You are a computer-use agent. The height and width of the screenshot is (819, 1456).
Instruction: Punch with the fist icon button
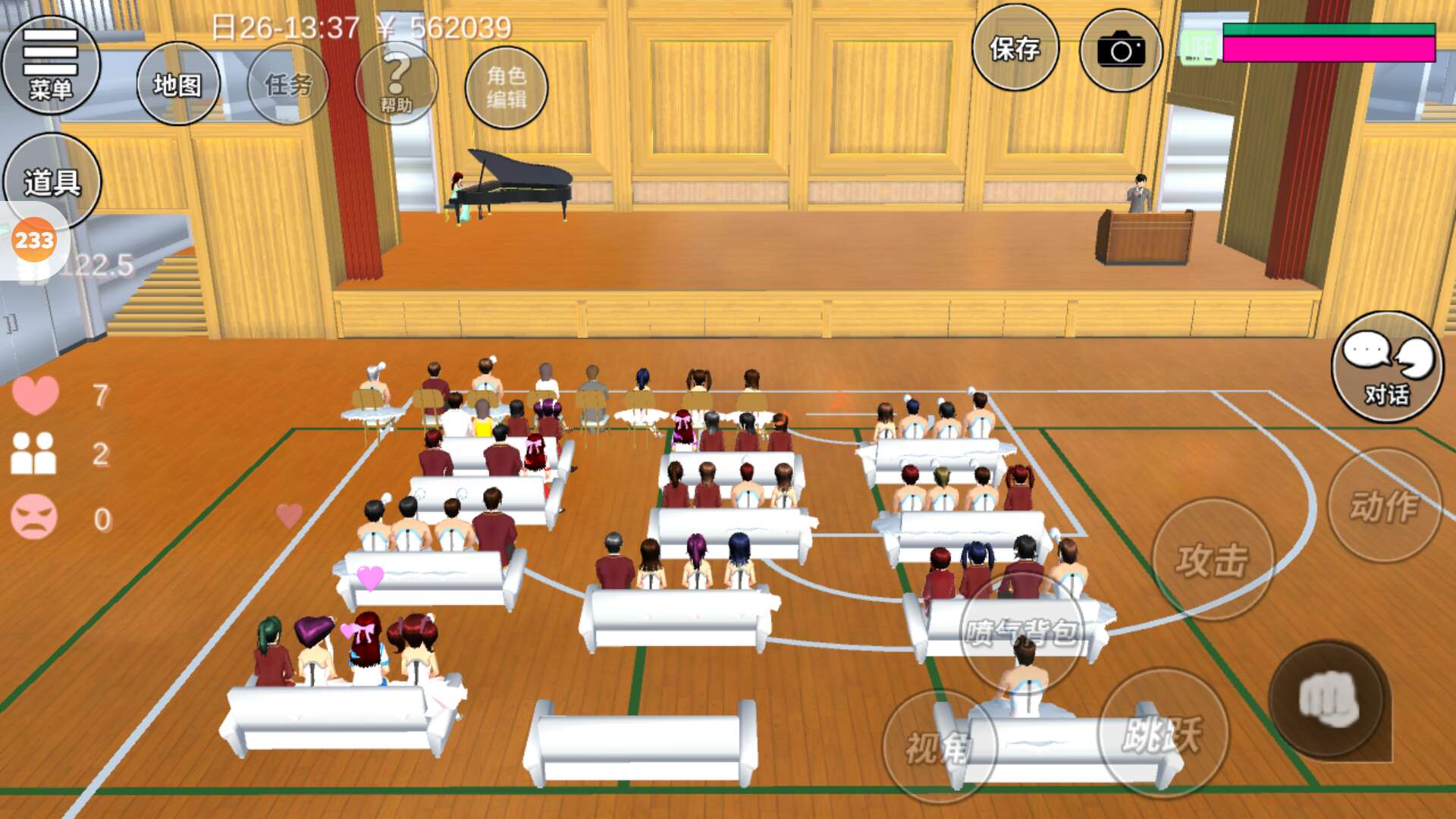click(1329, 699)
